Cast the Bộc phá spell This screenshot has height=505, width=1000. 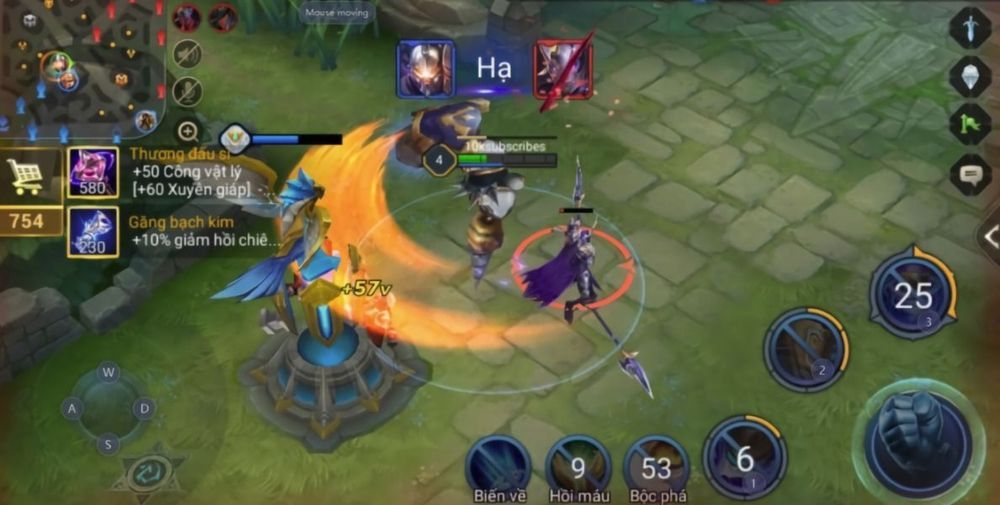tap(656, 465)
